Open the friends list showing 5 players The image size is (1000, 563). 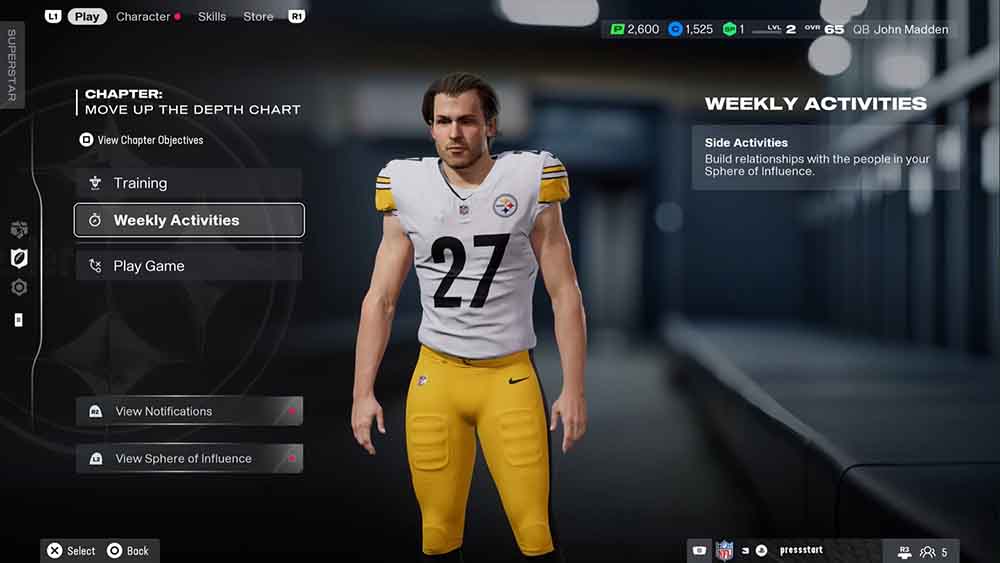pyautogui.click(x=934, y=551)
